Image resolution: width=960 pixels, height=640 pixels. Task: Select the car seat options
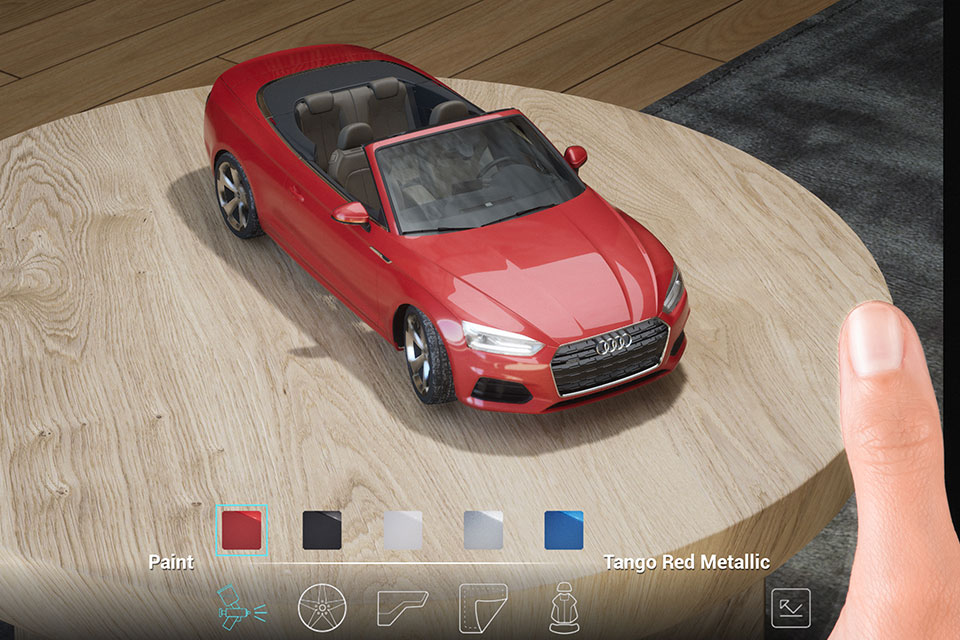563,606
